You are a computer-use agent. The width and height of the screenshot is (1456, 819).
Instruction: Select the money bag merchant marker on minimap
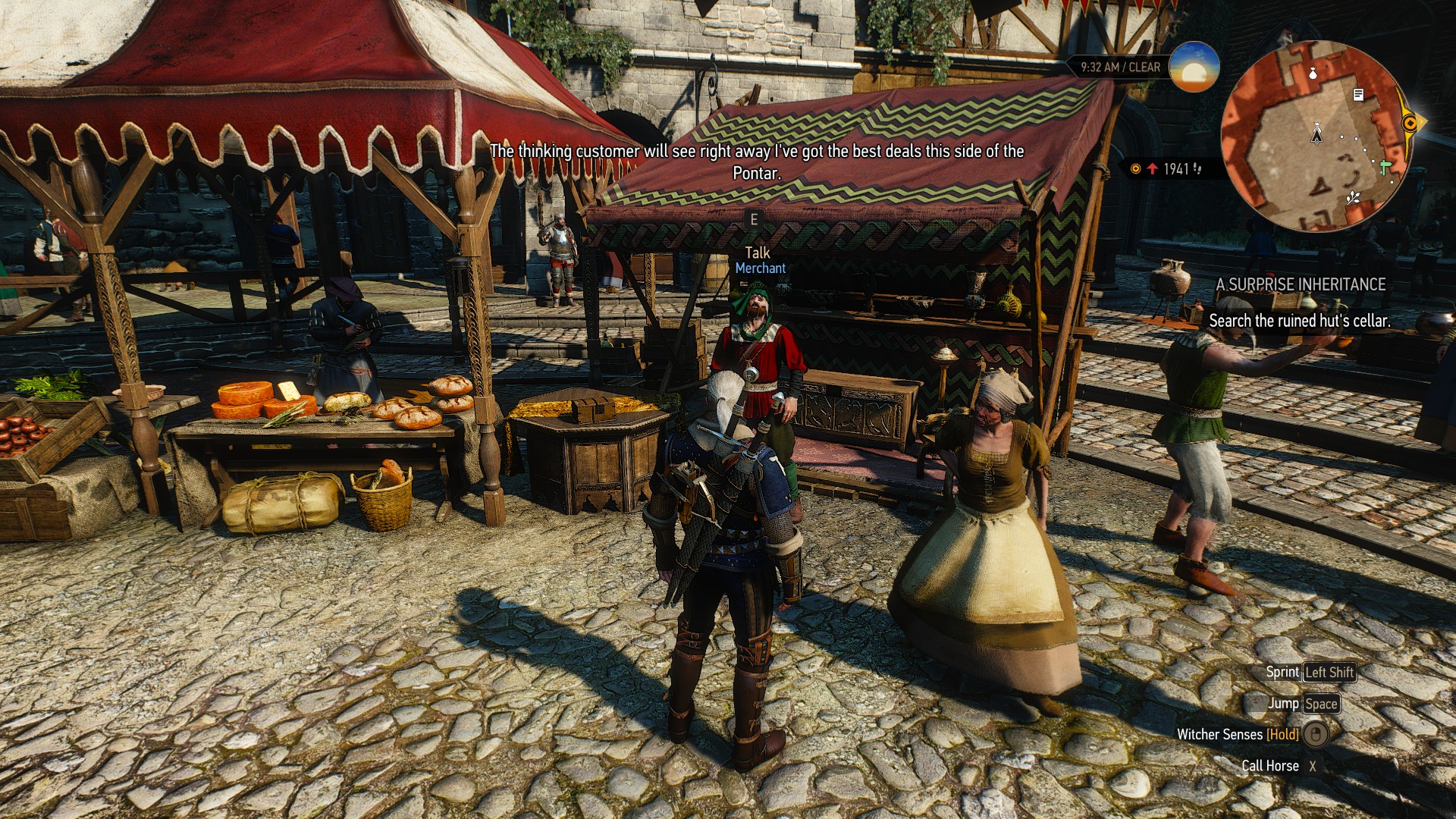point(1313,73)
